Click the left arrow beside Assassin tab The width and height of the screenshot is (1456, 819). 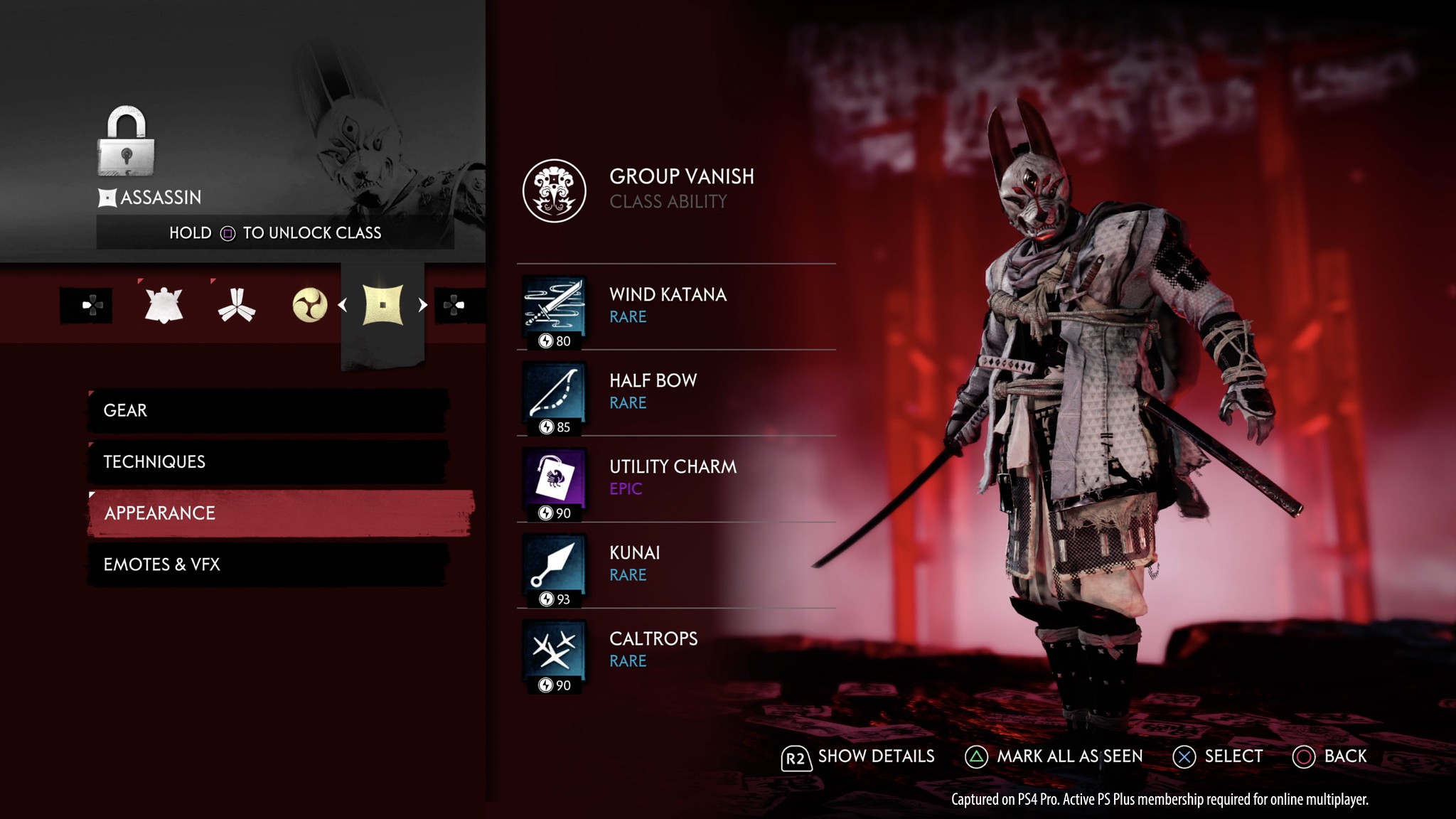pyautogui.click(x=343, y=305)
